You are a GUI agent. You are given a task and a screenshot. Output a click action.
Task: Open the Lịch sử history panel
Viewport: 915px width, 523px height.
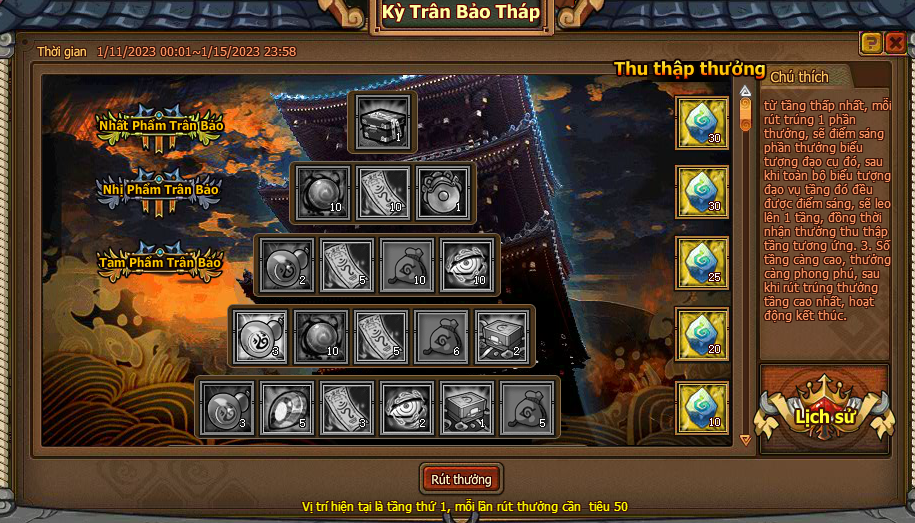point(824,416)
